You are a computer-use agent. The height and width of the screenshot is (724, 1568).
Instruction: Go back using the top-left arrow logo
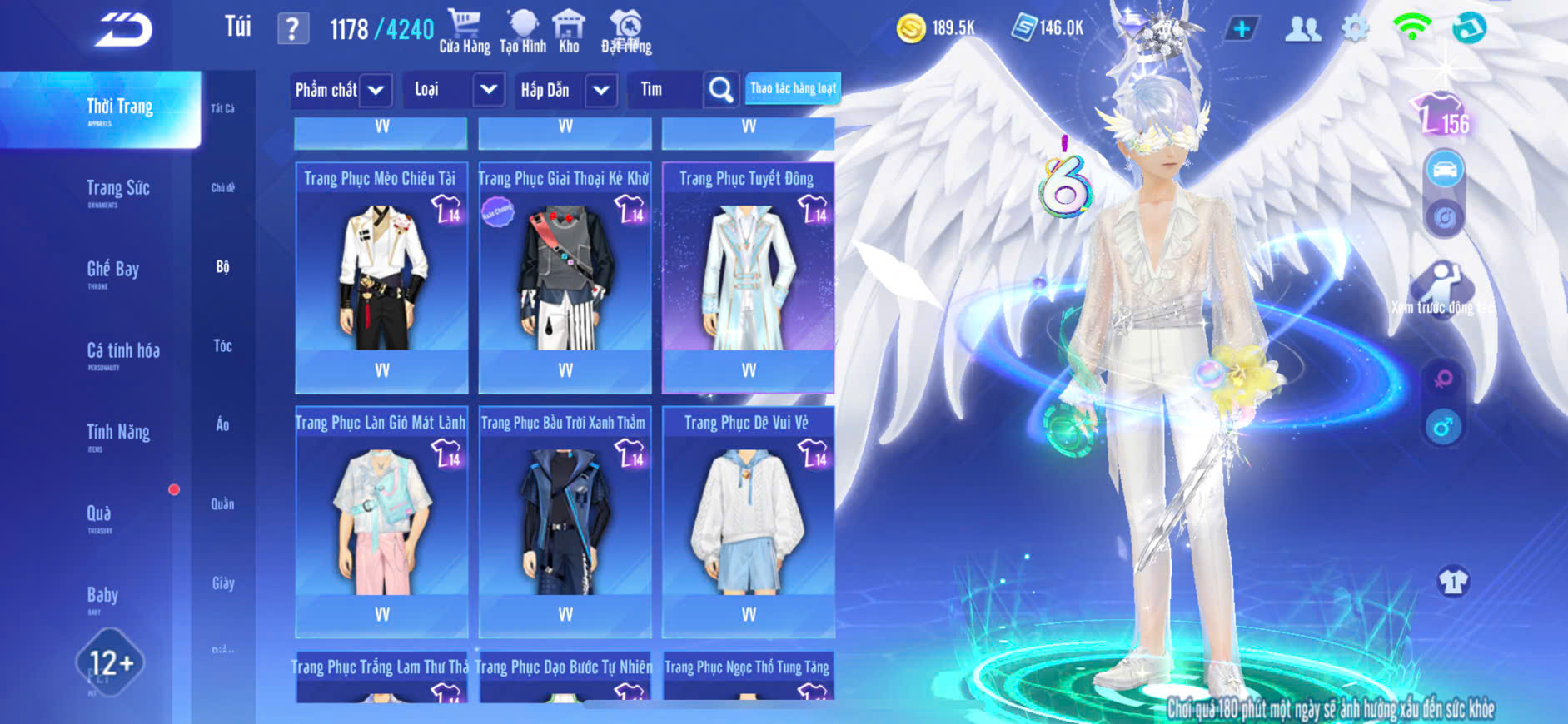(x=123, y=30)
